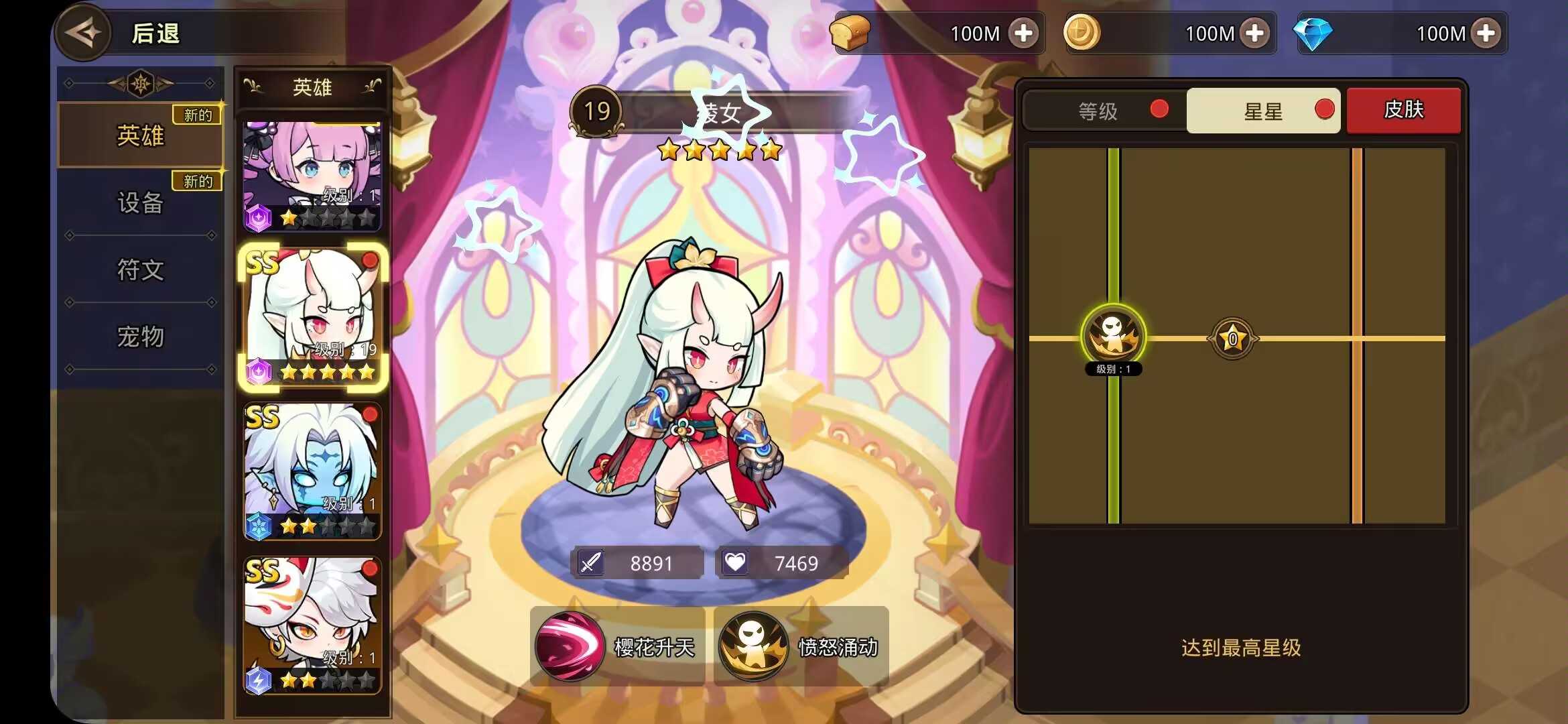Select the glowing green star-tree skill node

point(1113,335)
